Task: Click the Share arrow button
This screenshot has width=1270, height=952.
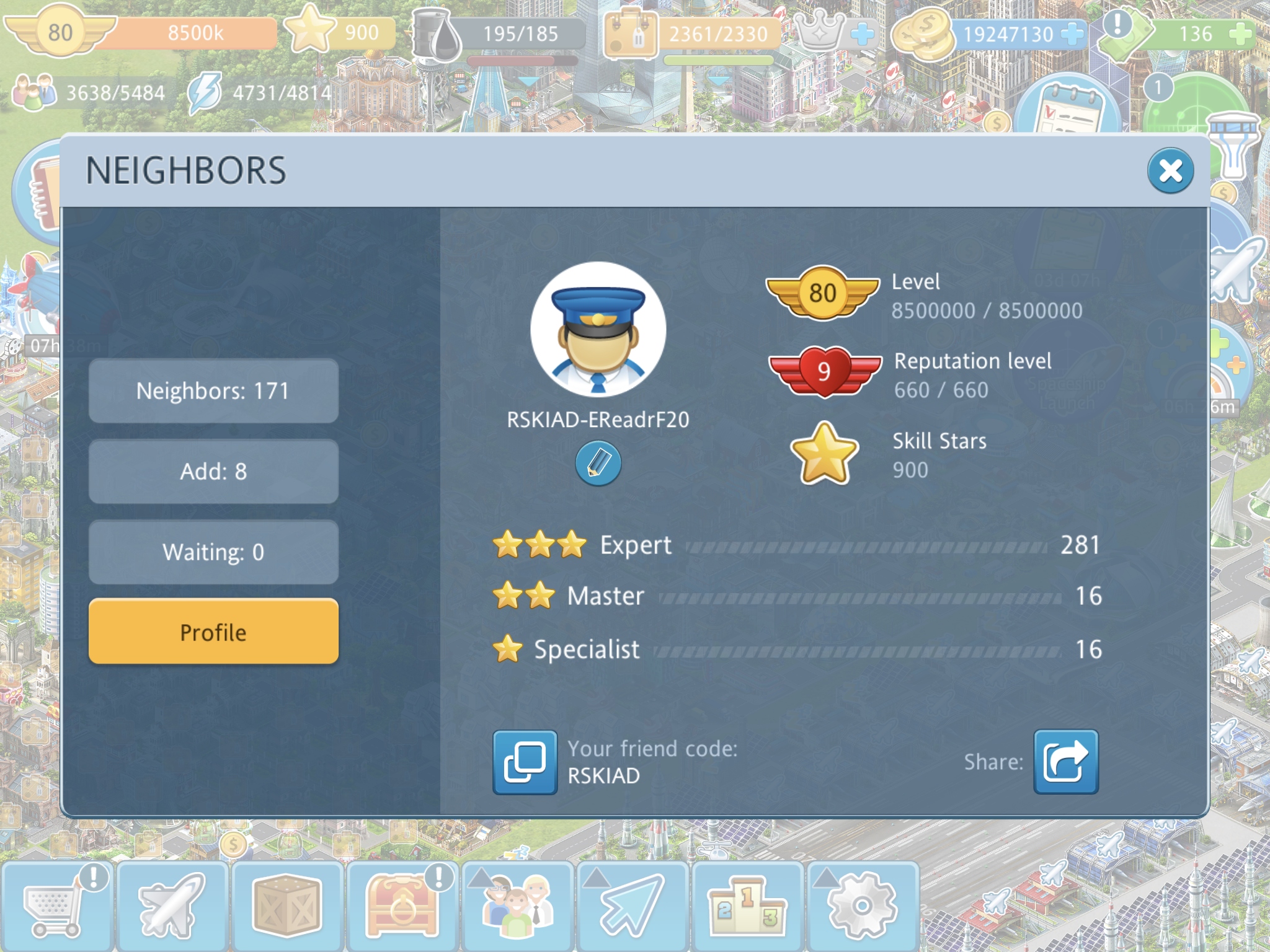Action: point(1065,762)
